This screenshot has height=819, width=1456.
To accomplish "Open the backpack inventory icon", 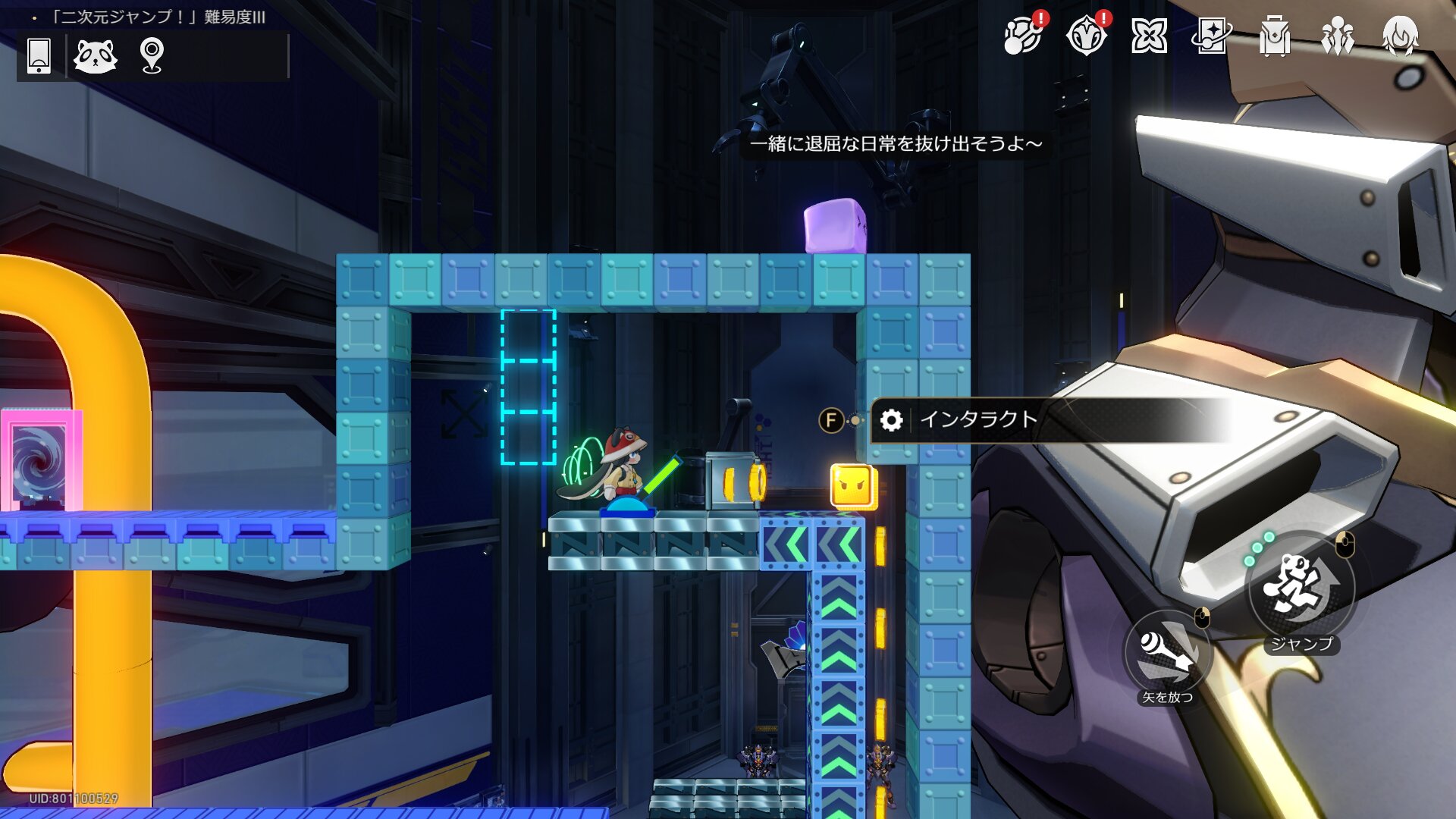I will coord(1274,36).
